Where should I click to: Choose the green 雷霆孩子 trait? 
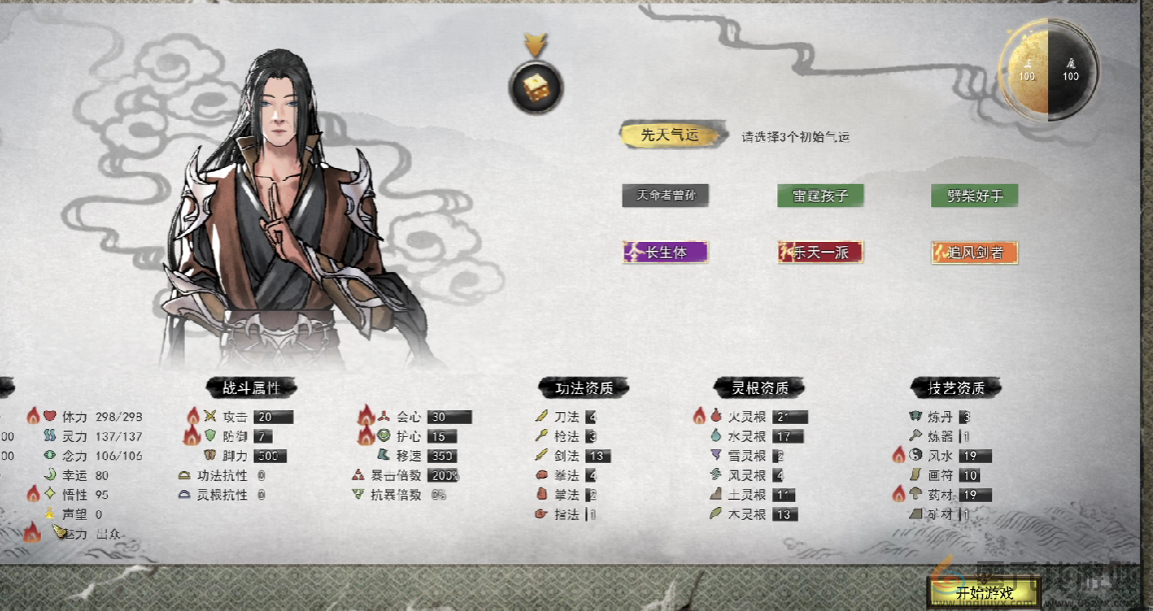pyautogui.click(x=820, y=196)
